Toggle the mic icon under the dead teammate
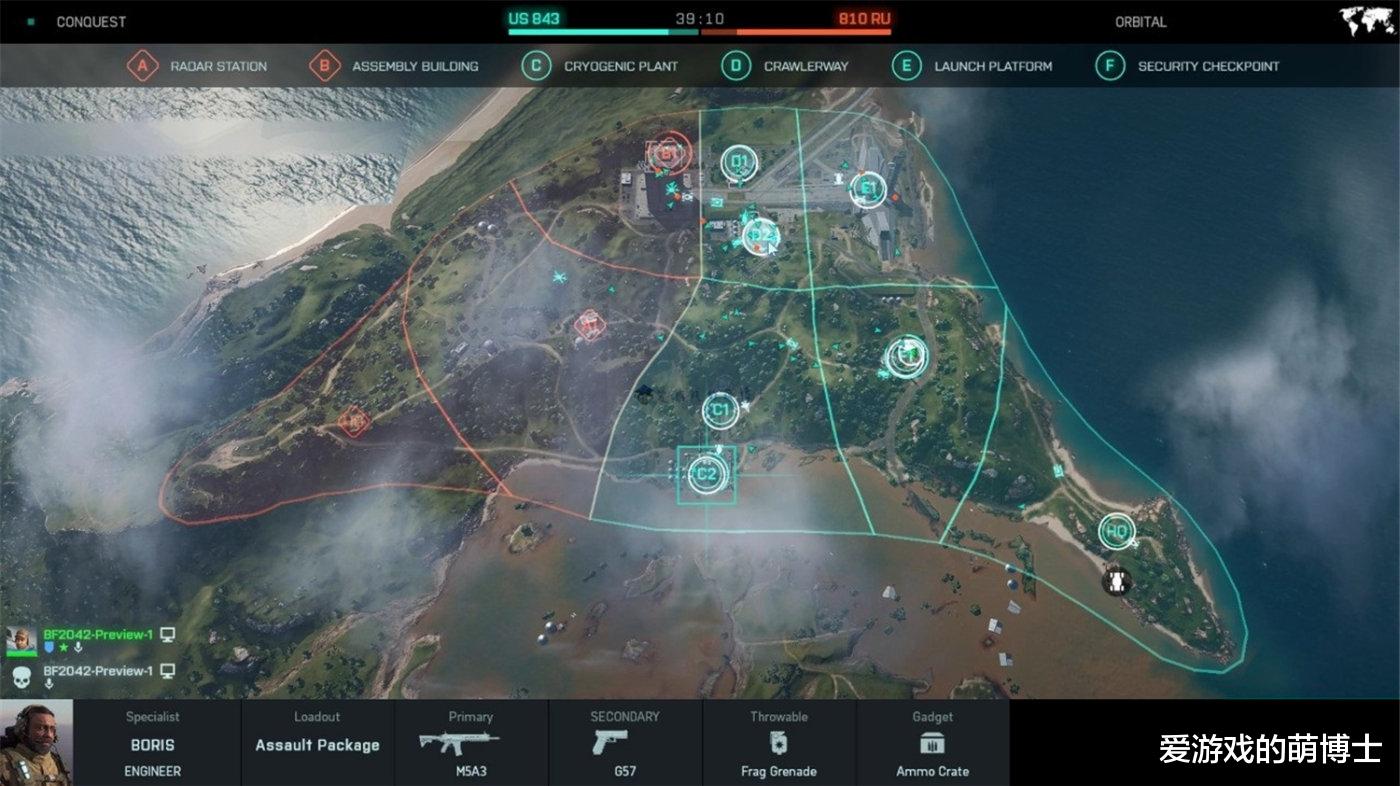The height and width of the screenshot is (786, 1400). pyautogui.click(x=49, y=682)
